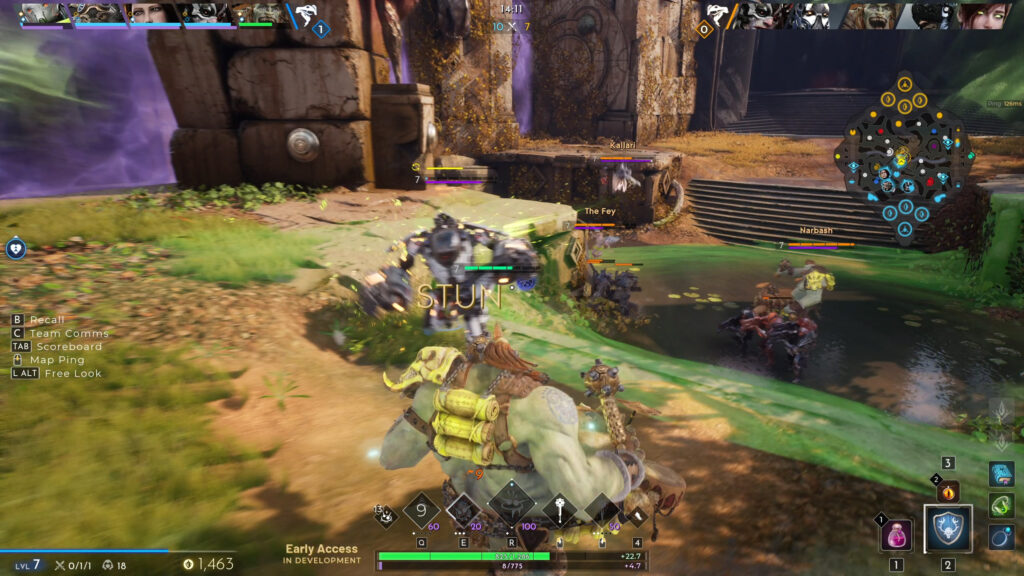Activate the mace weapon ability icon
Screen dimensions: 1024x576
[559, 512]
